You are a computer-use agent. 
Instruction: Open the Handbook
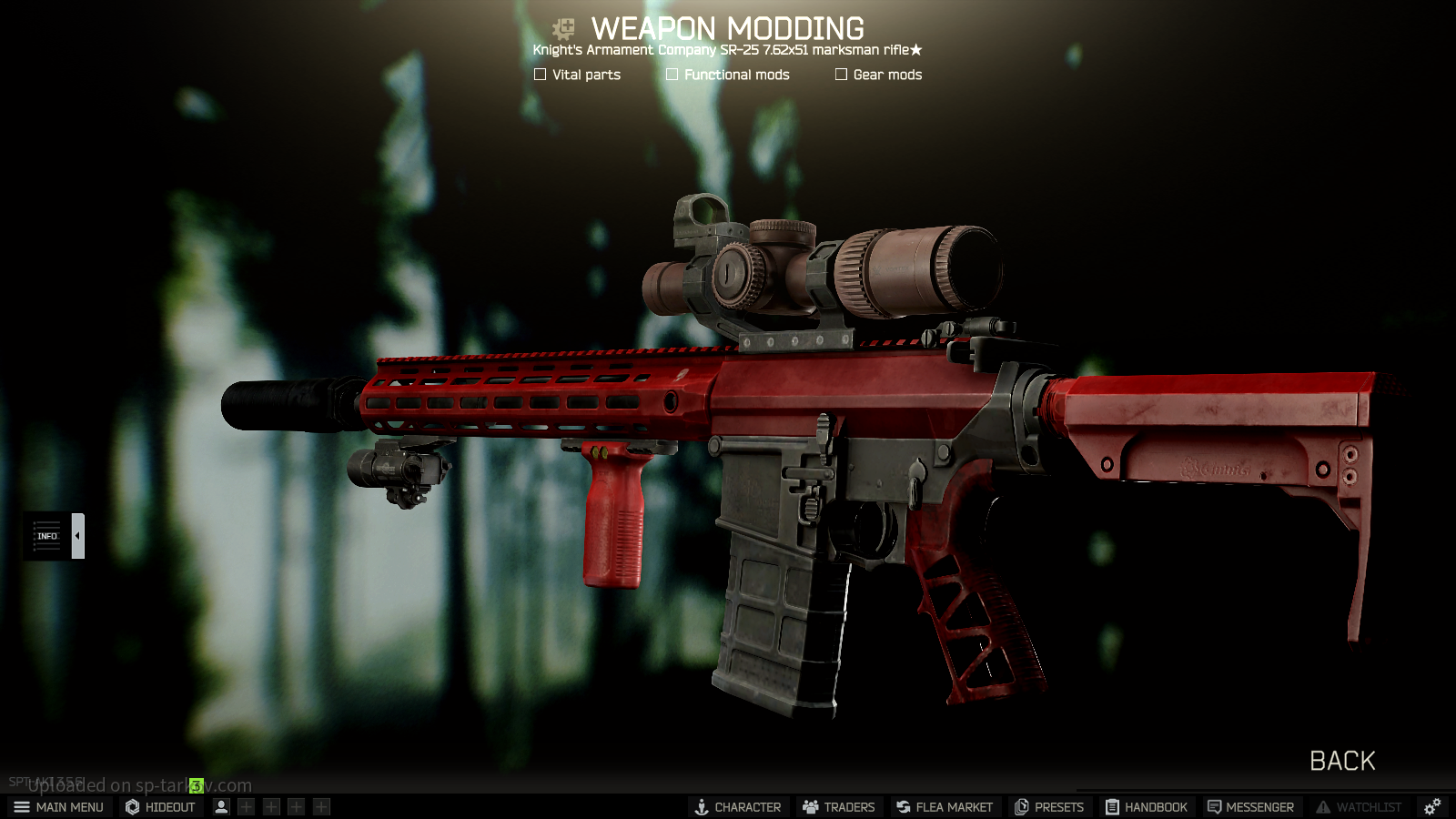pyautogui.click(x=1147, y=807)
